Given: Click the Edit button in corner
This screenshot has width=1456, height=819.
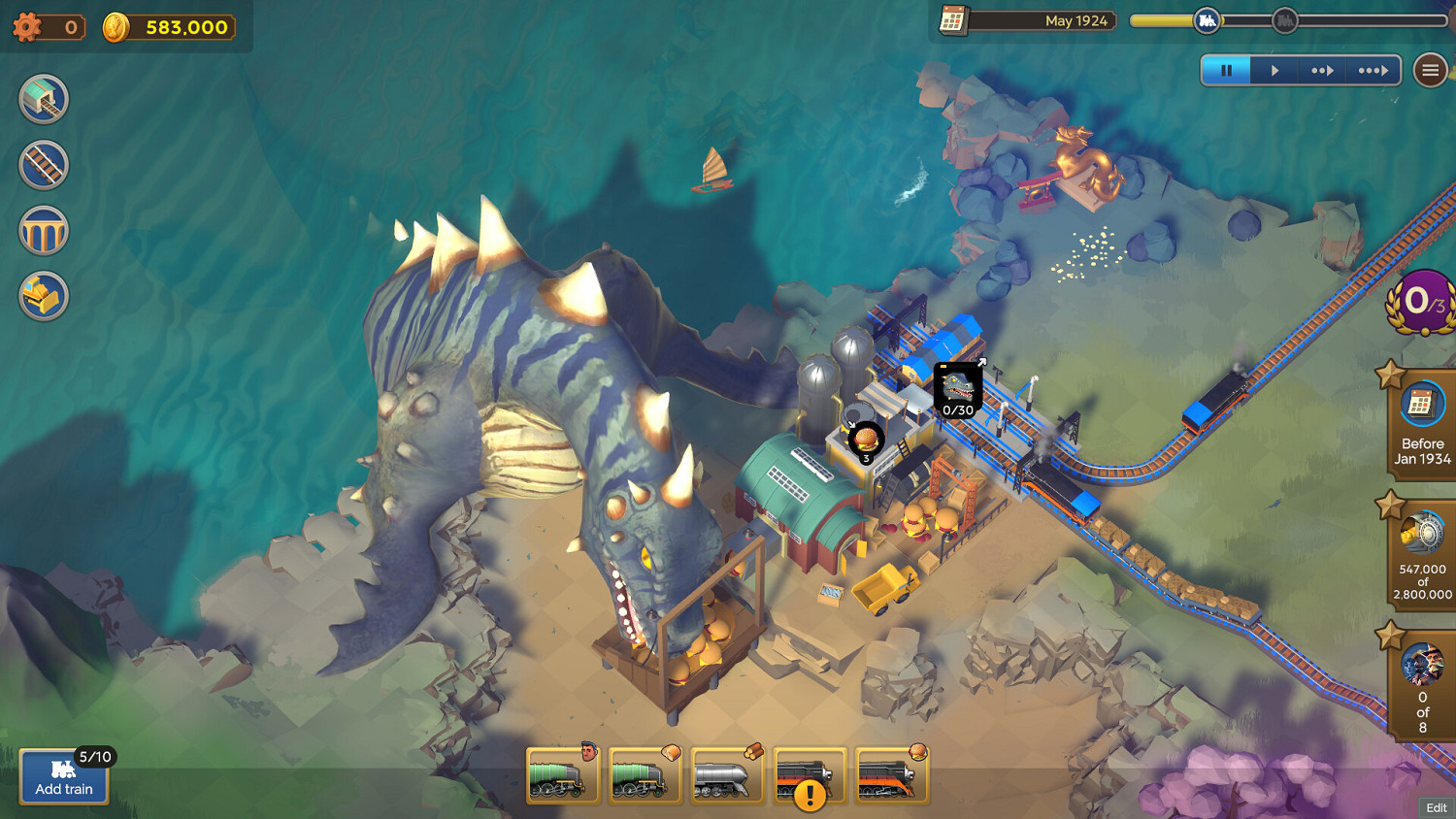Looking at the screenshot, I should click(x=1436, y=807).
